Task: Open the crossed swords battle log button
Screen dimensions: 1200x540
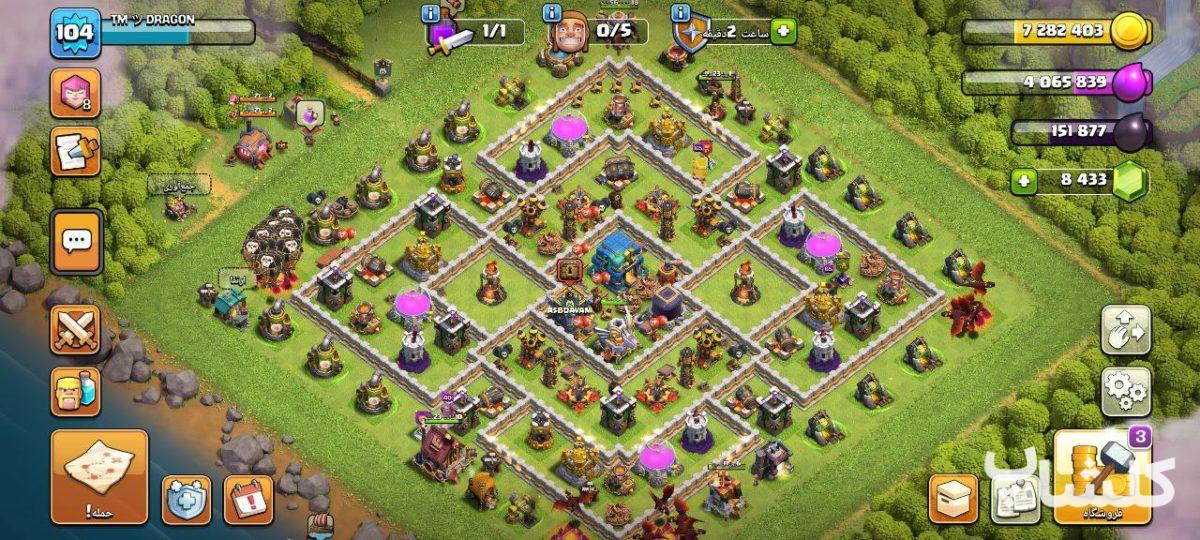Action: pos(76,330)
